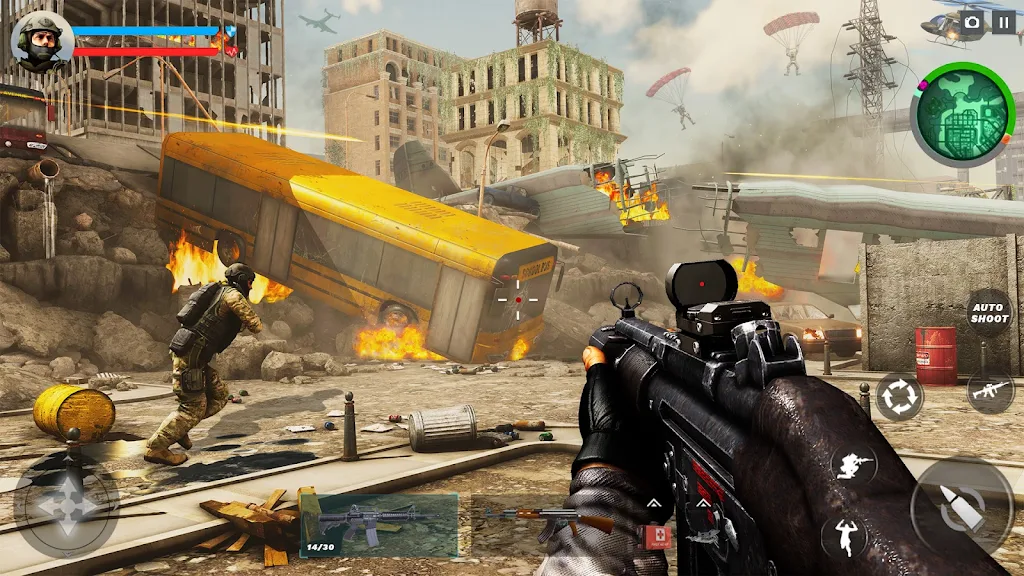Toggle the Auto Shoot button
The height and width of the screenshot is (576, 1024).
(x=989, y=312)
